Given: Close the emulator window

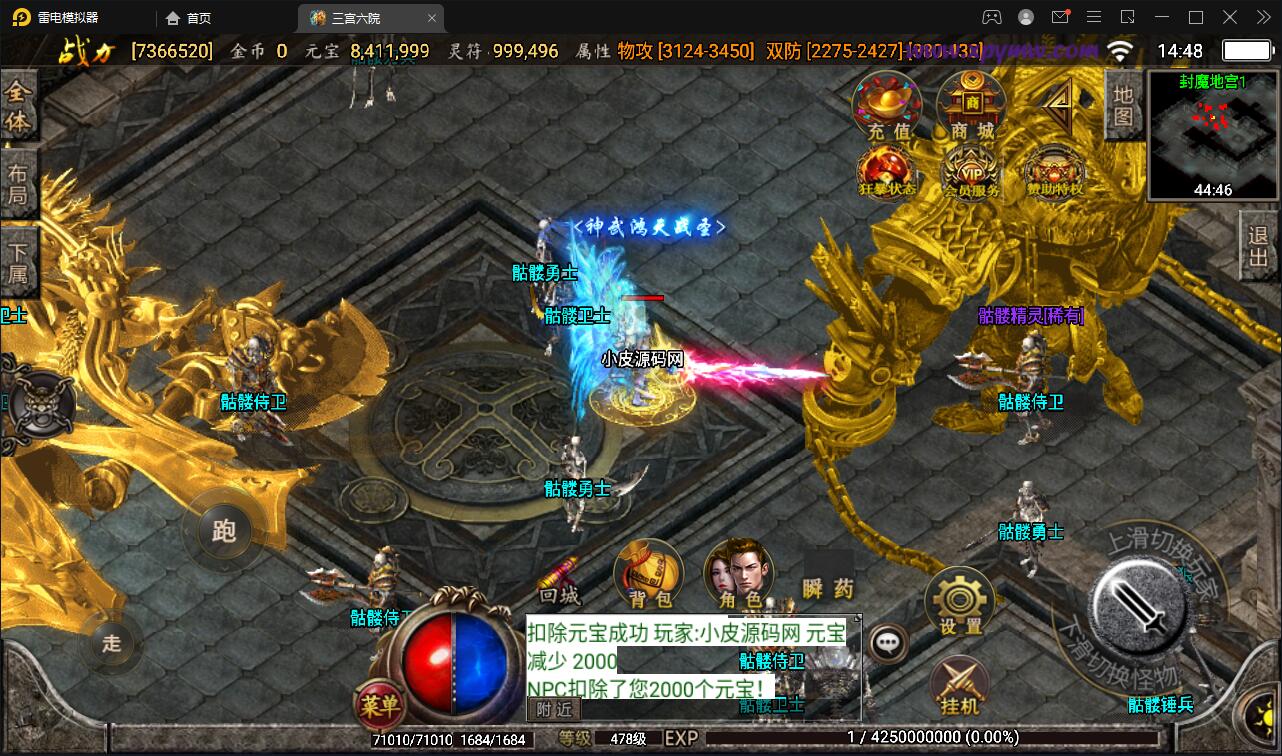Looking at the screenshot, I should pyautogui.click(x=1260, y=17).
